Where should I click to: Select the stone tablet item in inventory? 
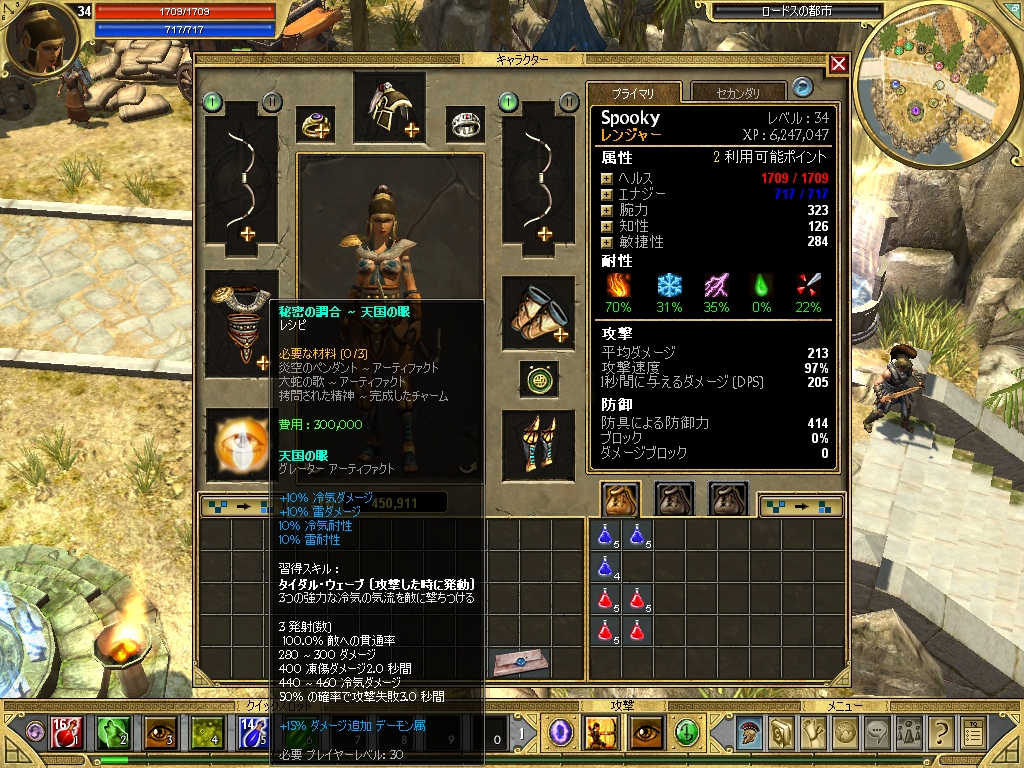coord(520,663)
